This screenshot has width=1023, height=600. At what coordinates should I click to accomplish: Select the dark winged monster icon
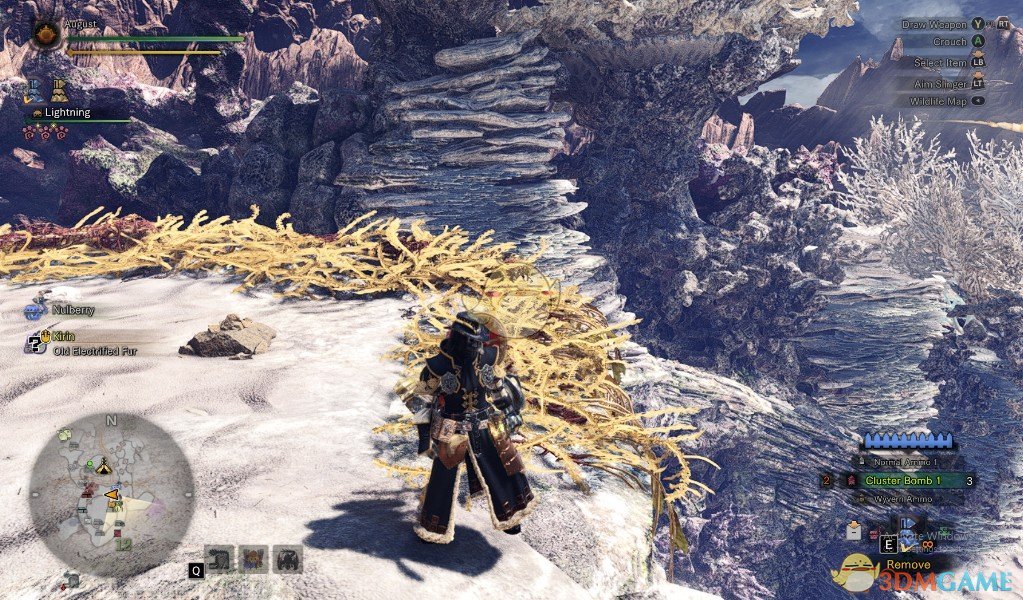coord(288,559)
